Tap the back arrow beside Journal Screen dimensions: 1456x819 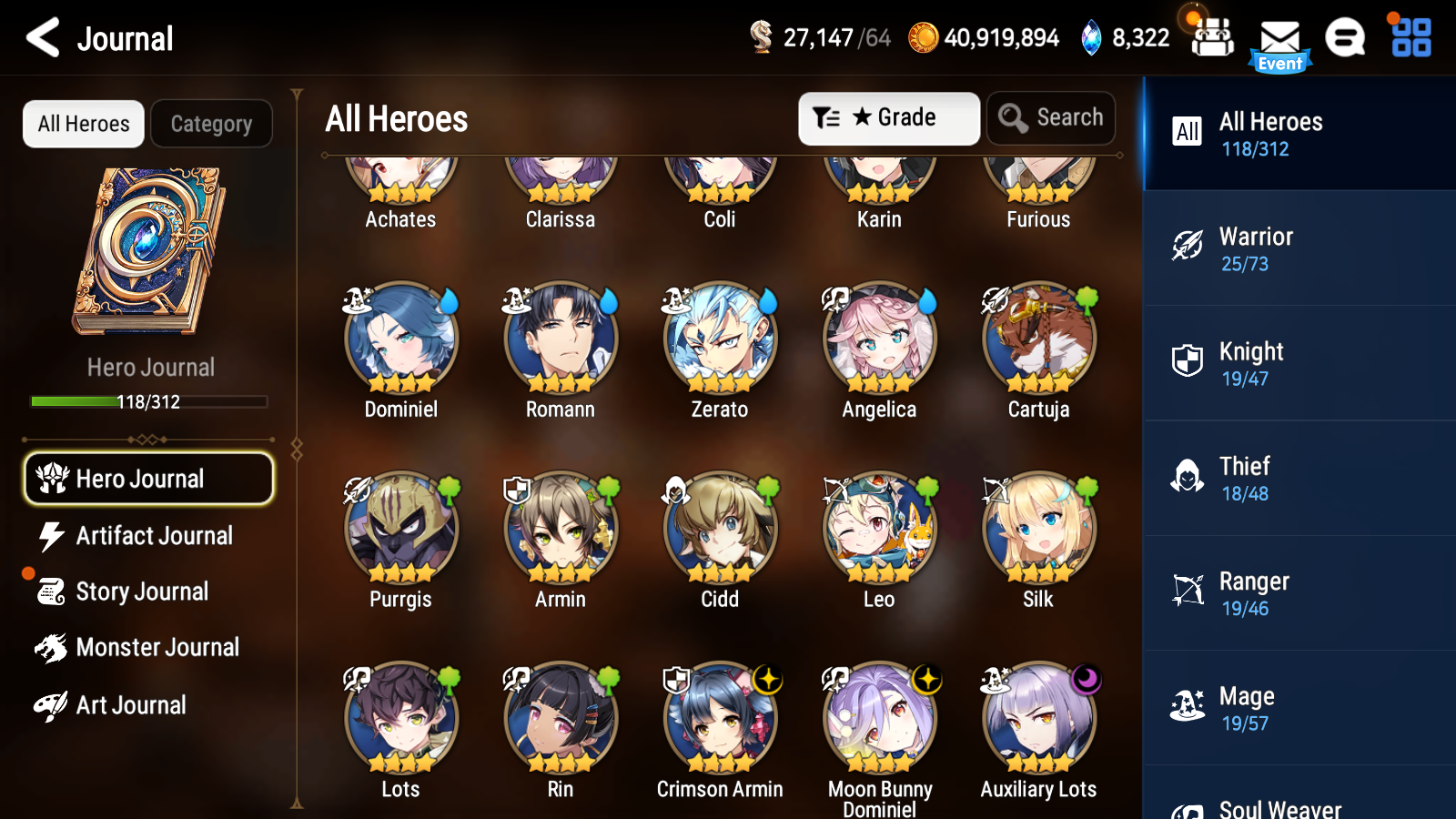(x=39, y=37)
